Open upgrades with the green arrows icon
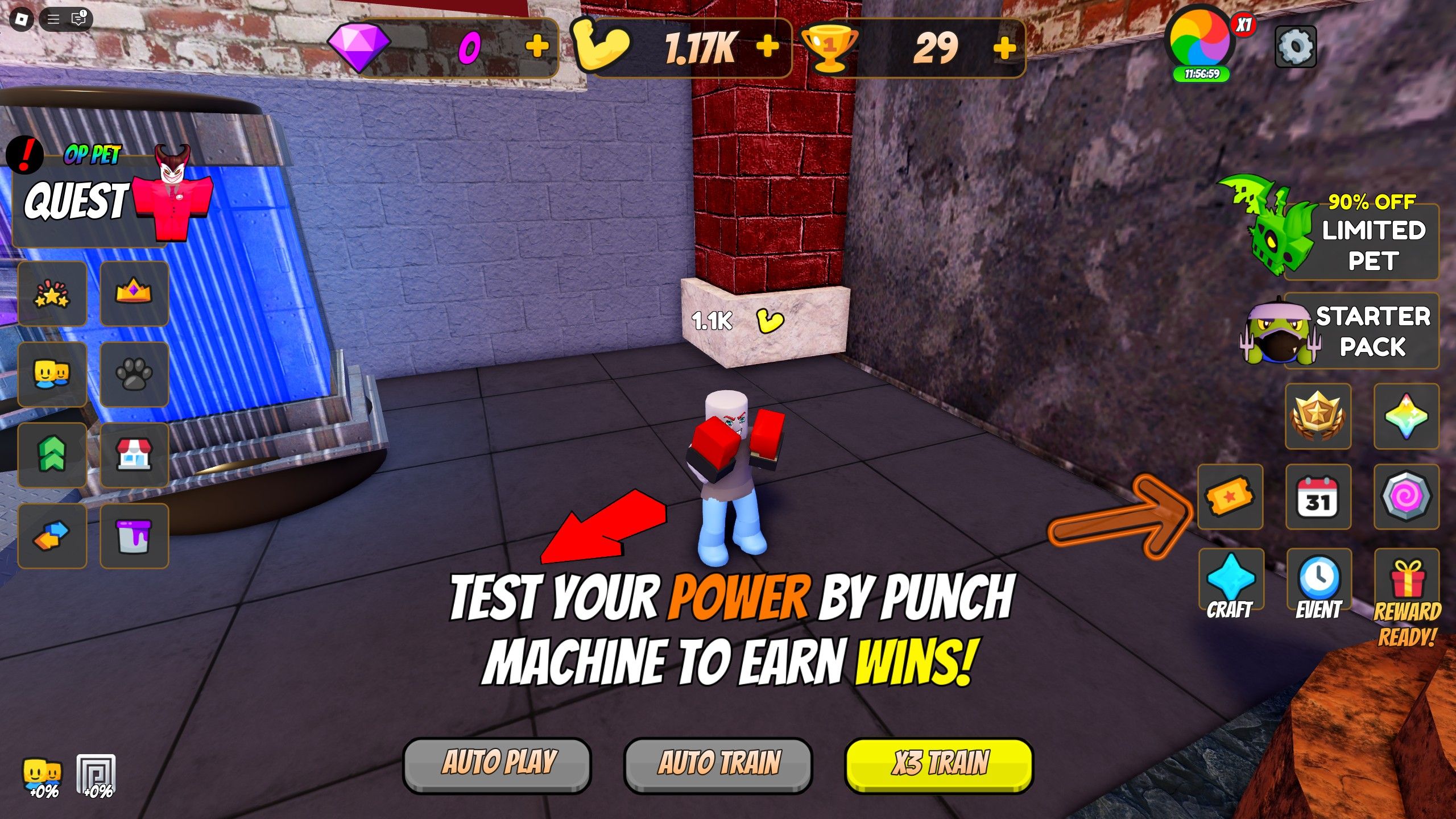 click(52, 455)
